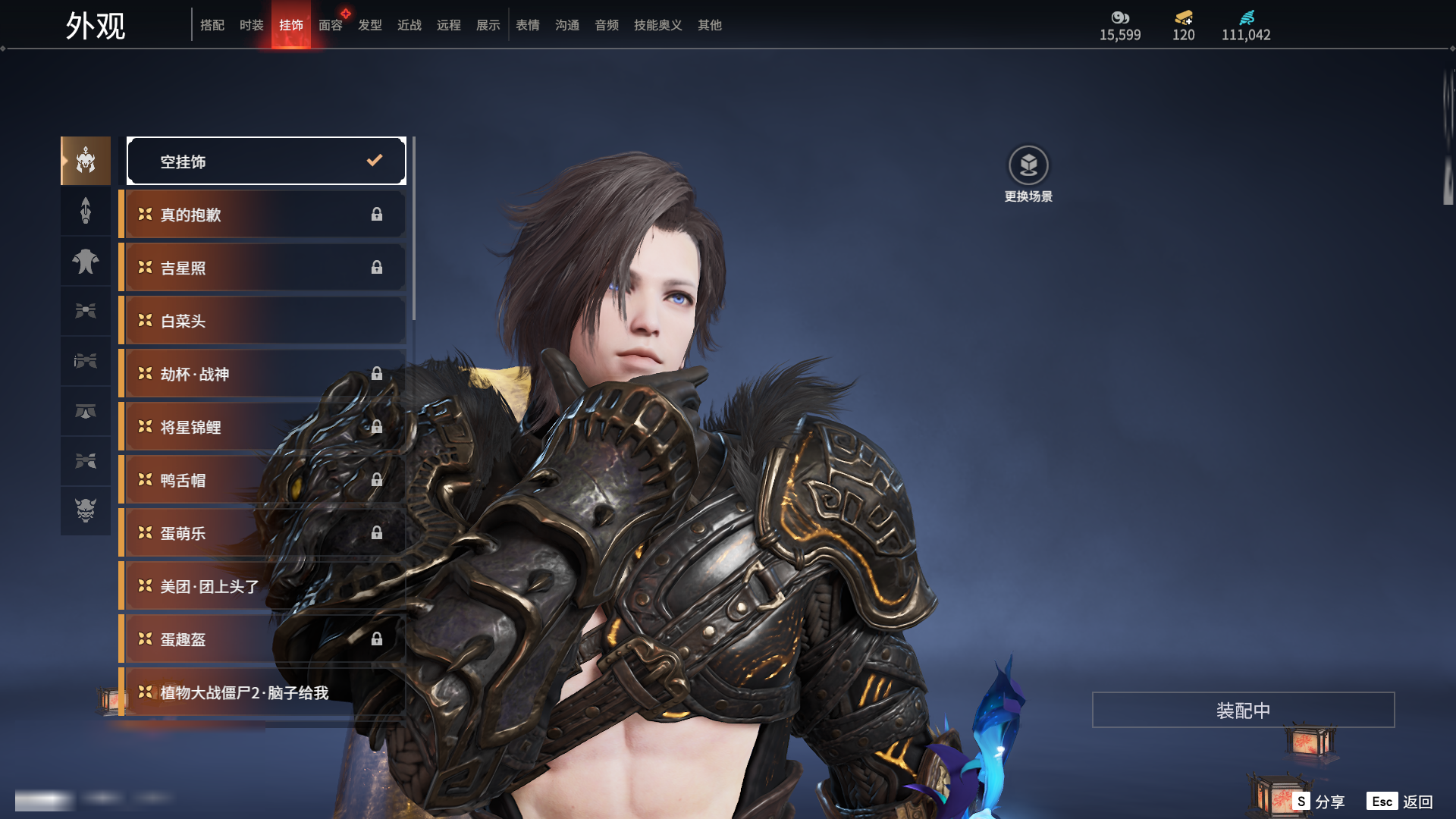Open the demon mask accessory category
The image size is (1456, 819).
tap(86, 510)
